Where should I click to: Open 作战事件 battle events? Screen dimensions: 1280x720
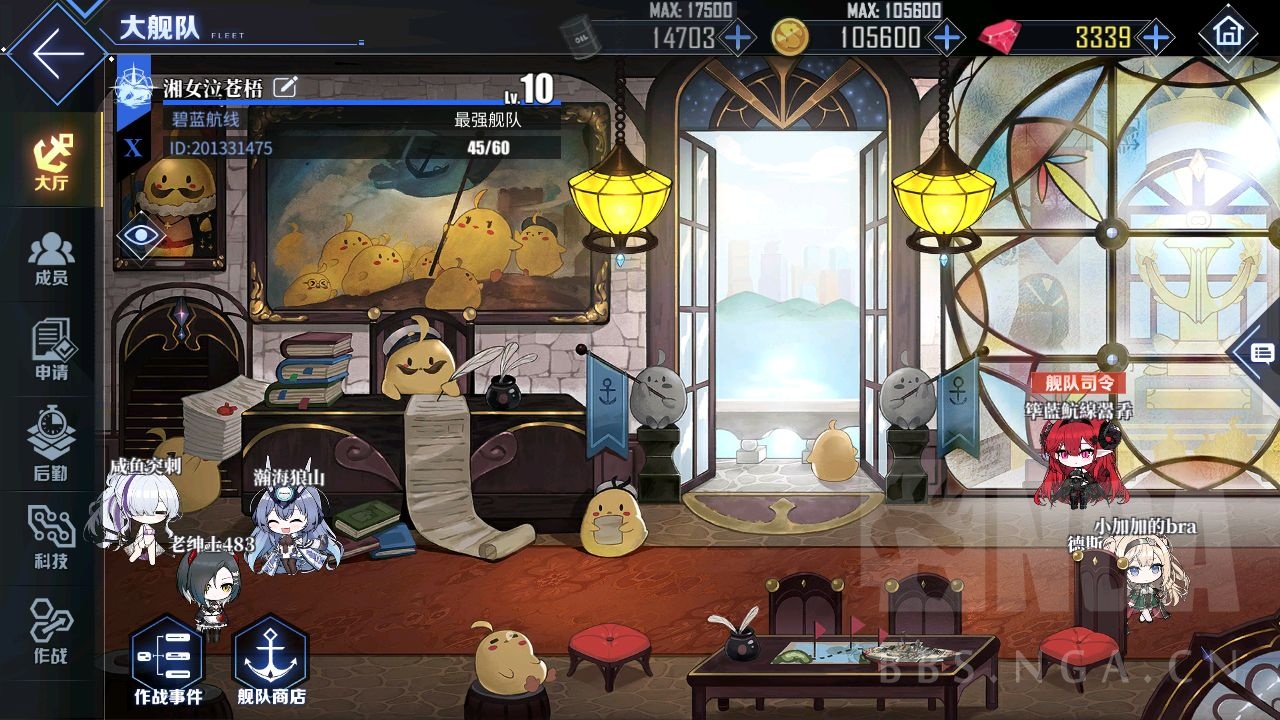click(x=167, y=662)
